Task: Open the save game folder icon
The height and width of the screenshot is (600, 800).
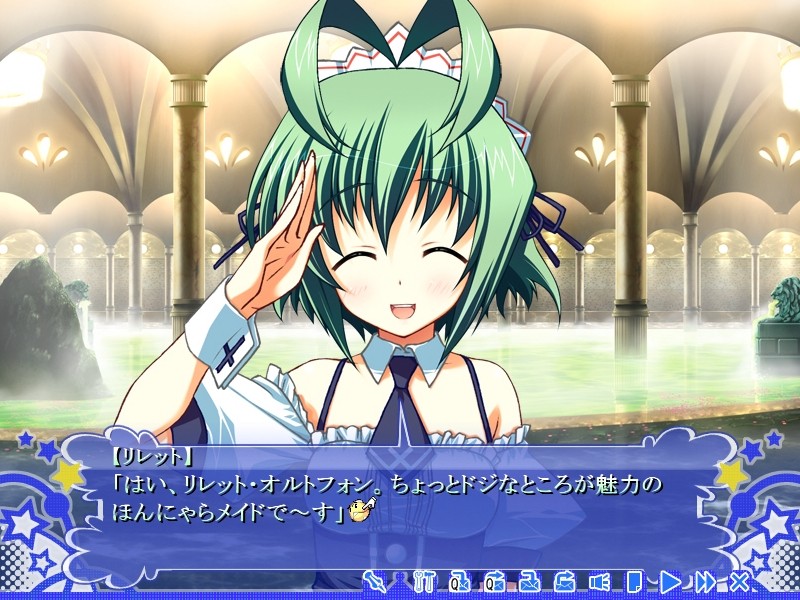Action: 530,581
